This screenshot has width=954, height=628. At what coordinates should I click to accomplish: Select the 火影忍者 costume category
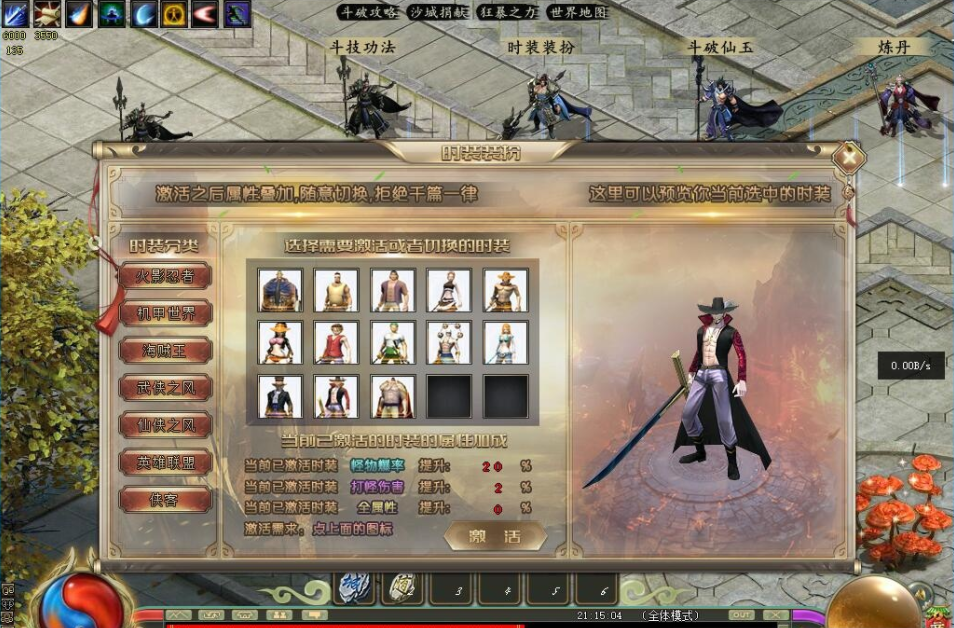pos(165,276)
